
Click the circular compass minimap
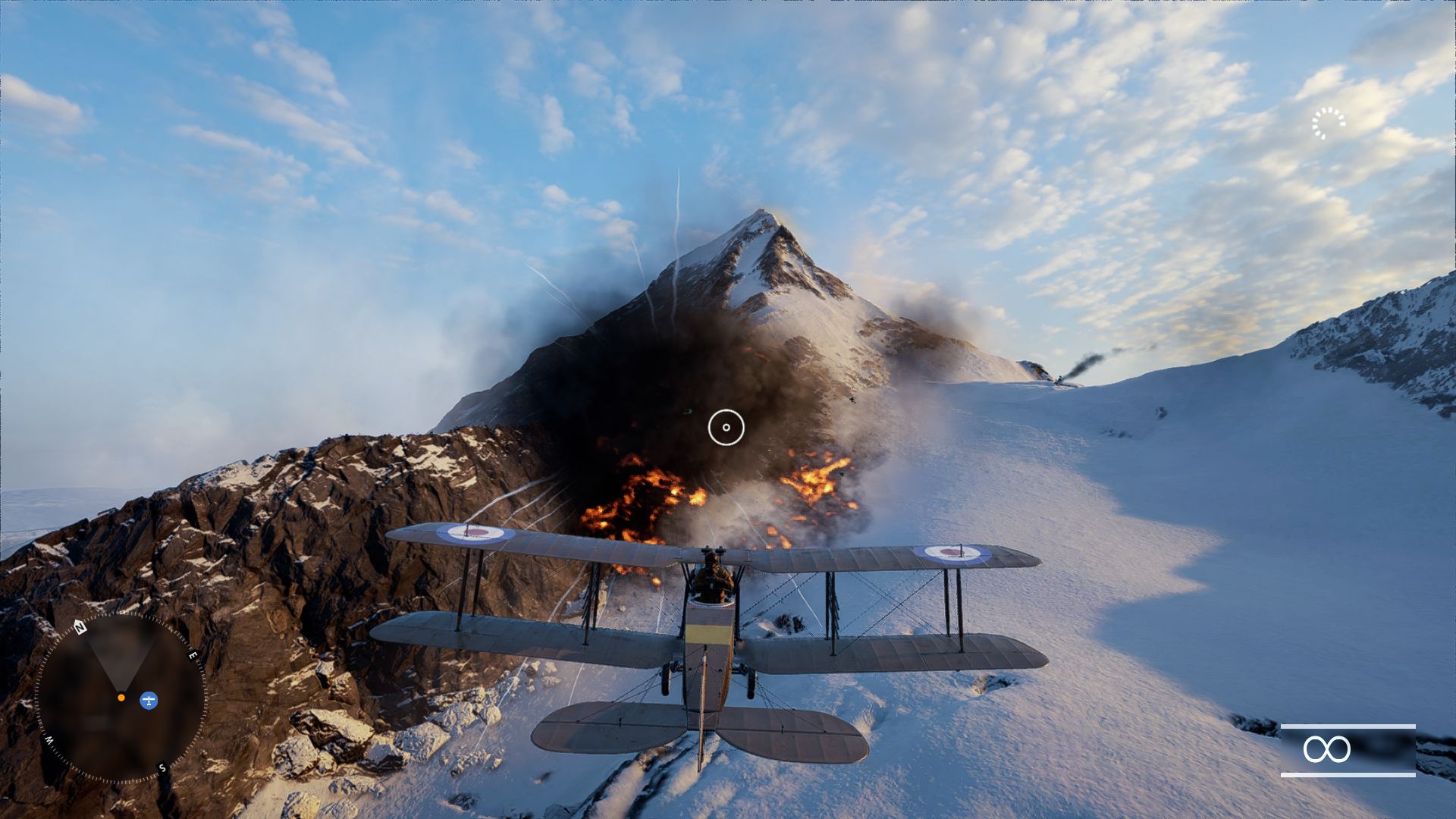point(121,698)
